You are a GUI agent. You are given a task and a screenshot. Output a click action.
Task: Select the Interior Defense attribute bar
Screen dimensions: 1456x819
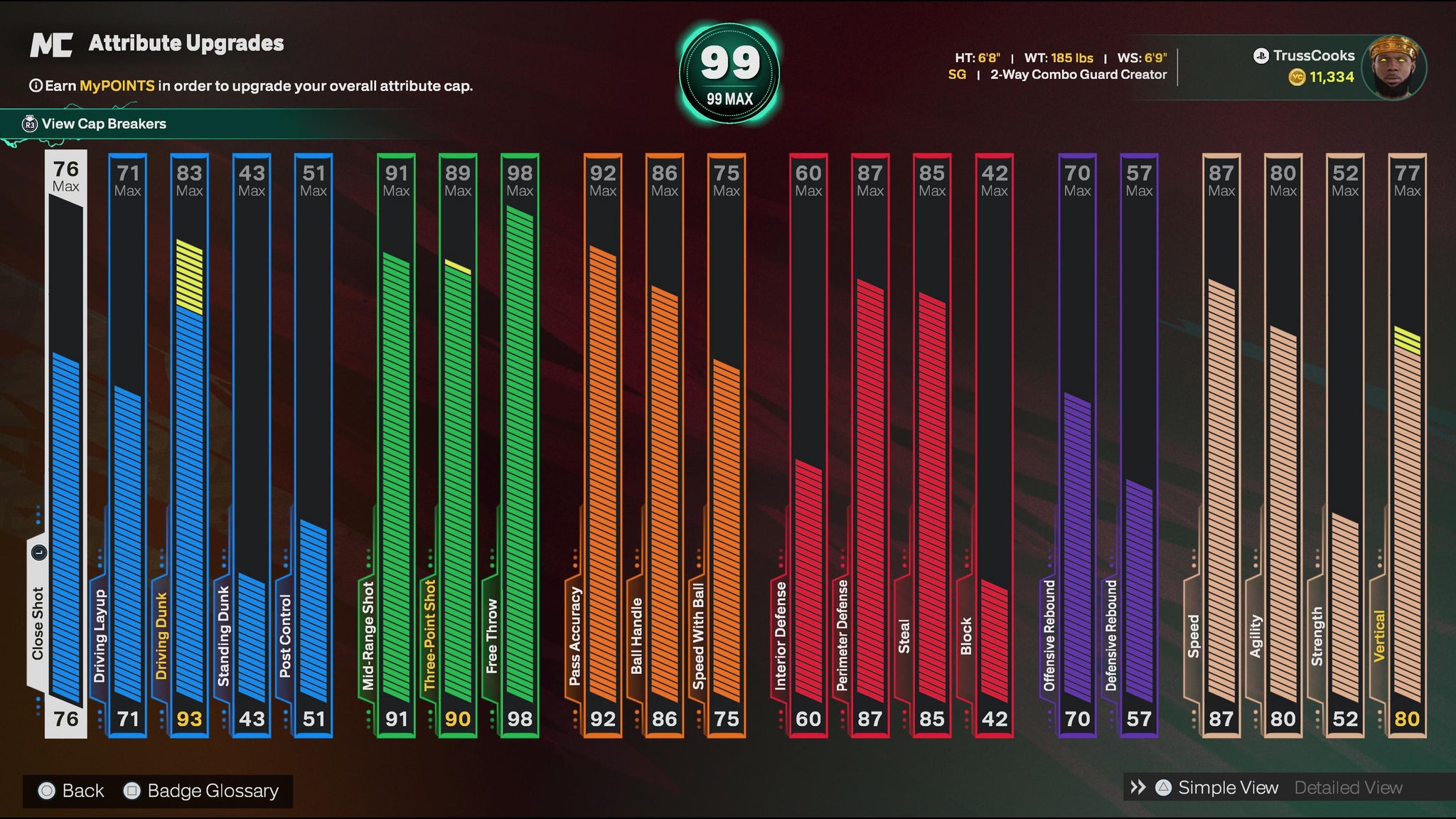coord(808,444)
